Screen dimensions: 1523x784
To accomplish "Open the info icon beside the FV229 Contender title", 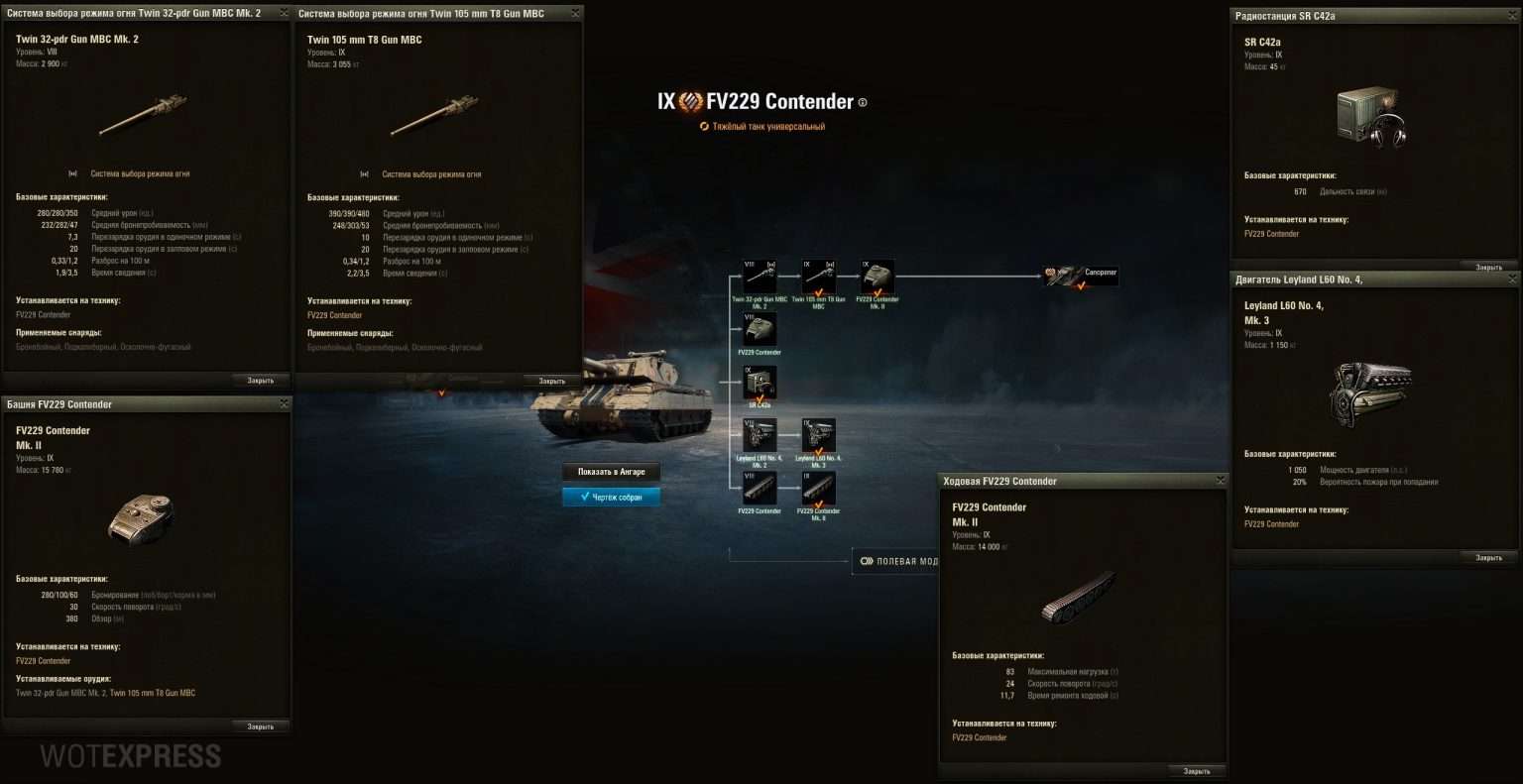I will [864, 101].
